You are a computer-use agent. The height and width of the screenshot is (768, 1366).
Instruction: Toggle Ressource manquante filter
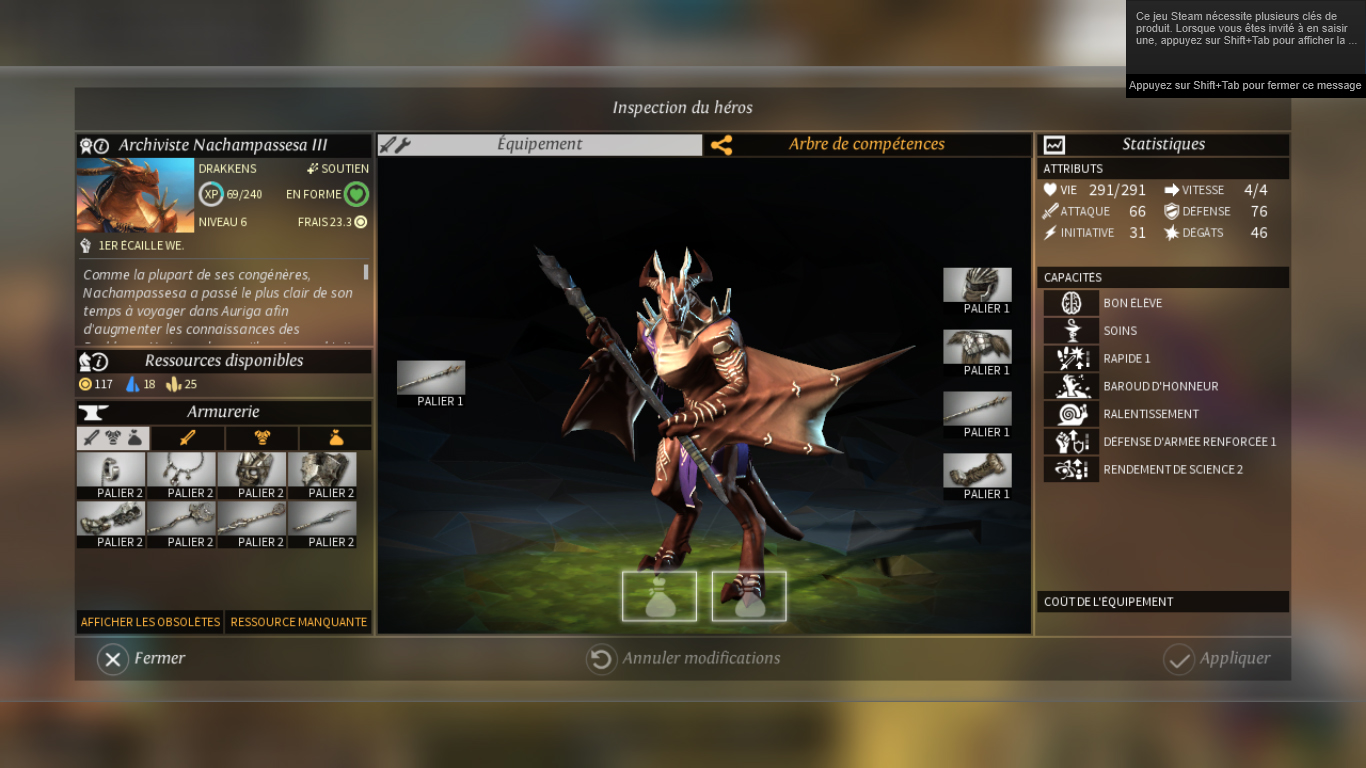point(298,622)
